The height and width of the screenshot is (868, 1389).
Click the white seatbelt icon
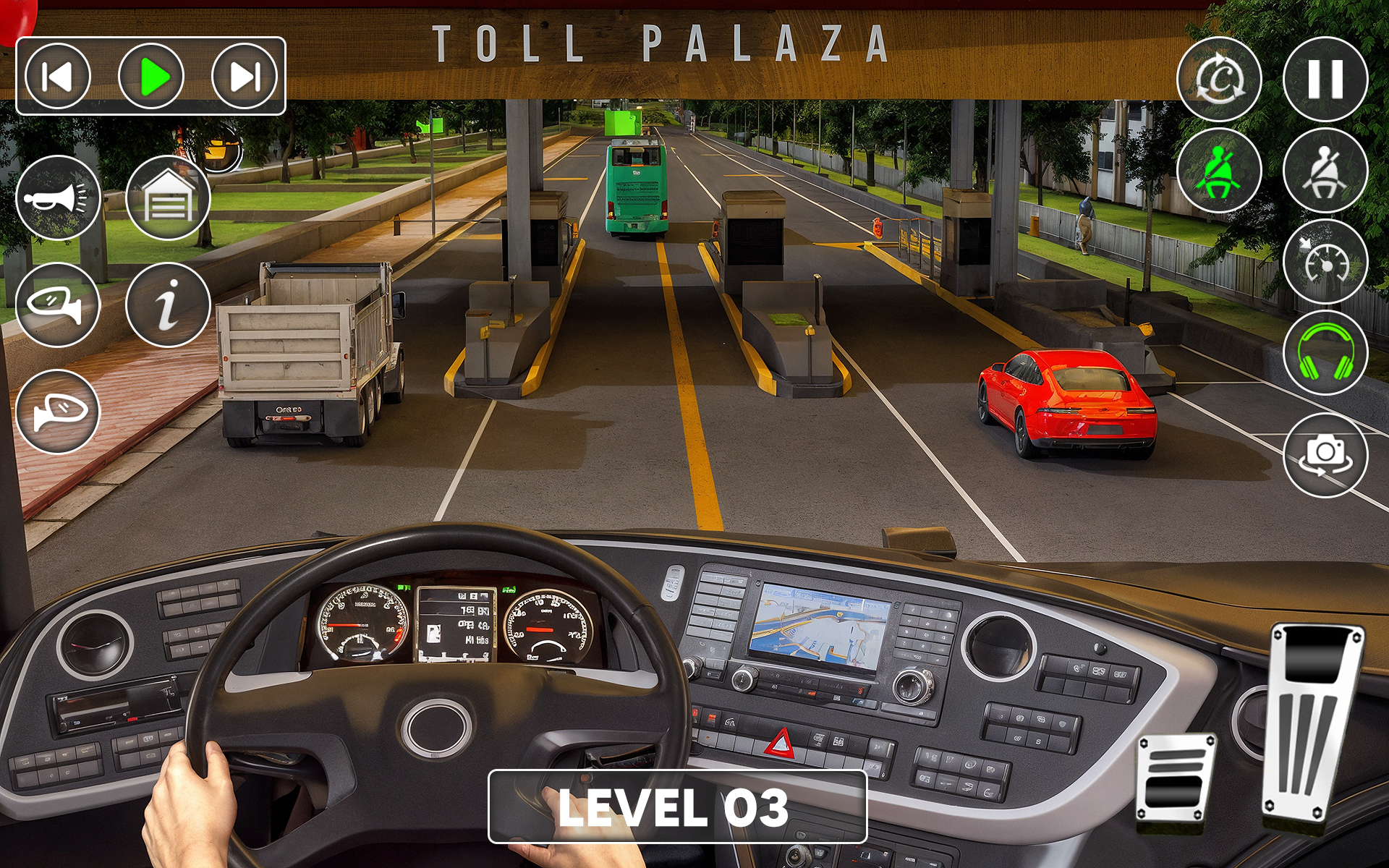coord(1325,171)
